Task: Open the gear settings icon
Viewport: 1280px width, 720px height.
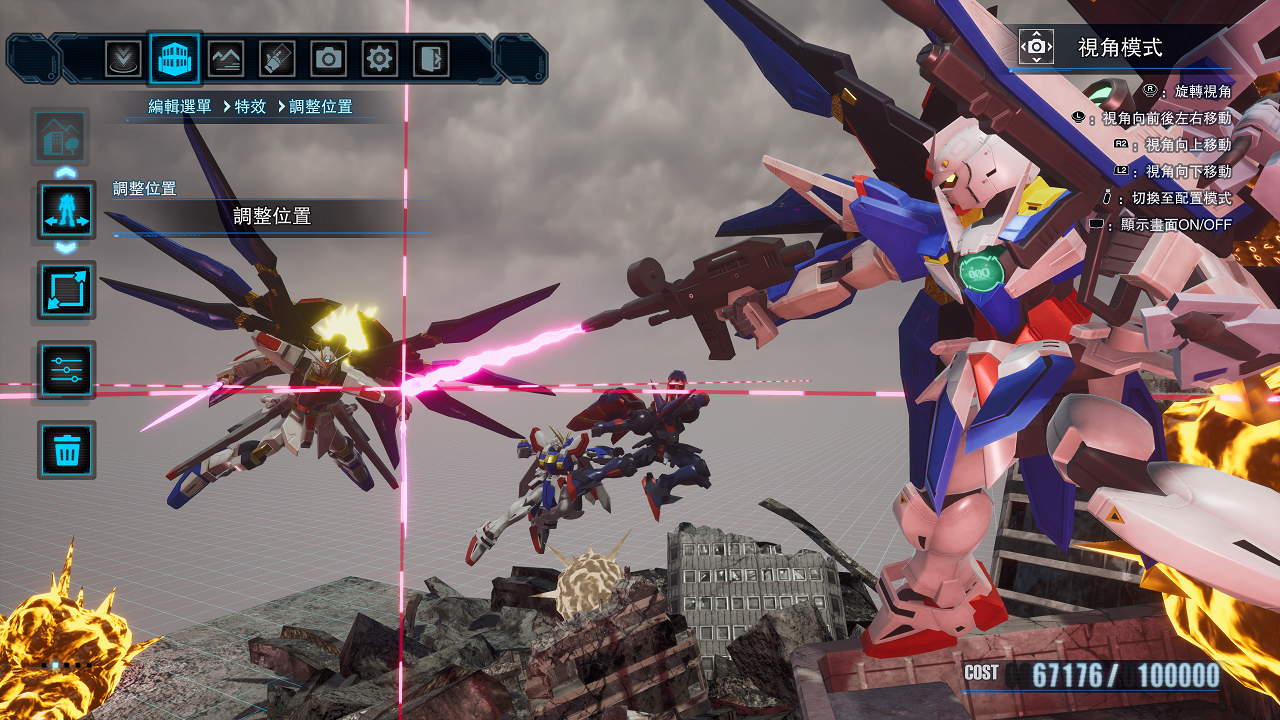Action: coord(379,59)
